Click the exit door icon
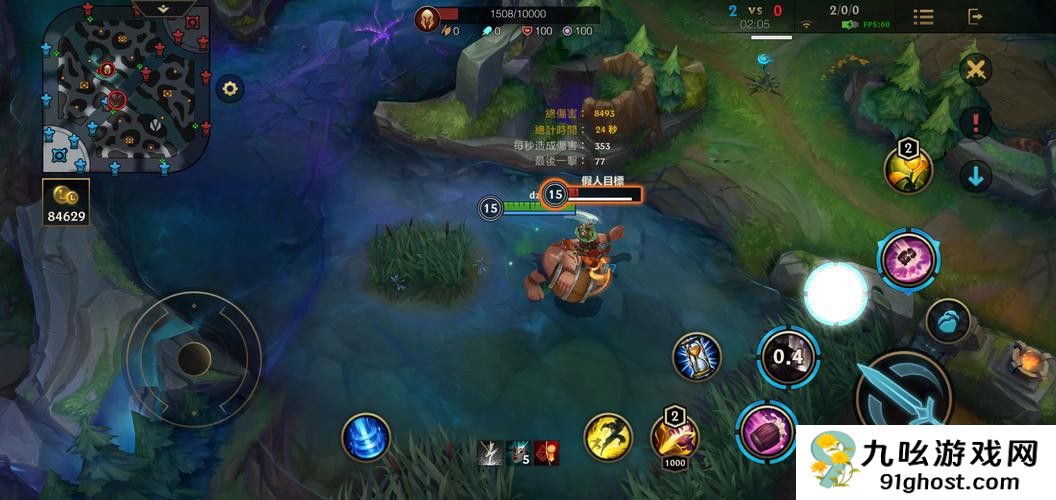The image size is (1056, 500). pos(976,17)
